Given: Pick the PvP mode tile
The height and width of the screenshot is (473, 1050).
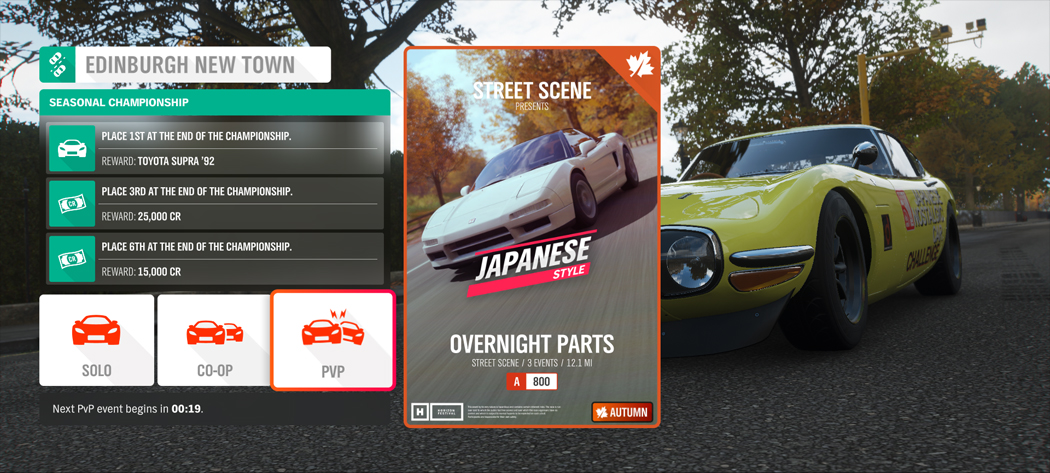Looking at the screenshot, I should [x=333, y=340].
